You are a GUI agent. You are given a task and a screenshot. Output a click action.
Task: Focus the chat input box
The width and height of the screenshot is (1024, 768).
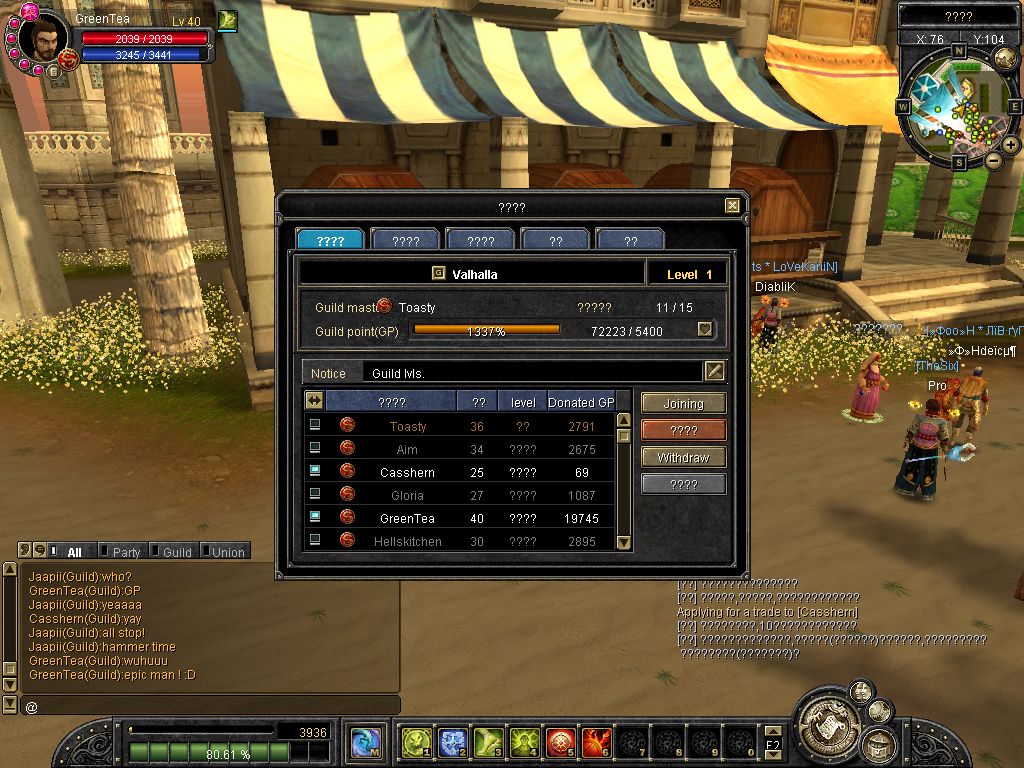[x=210, y=706]
